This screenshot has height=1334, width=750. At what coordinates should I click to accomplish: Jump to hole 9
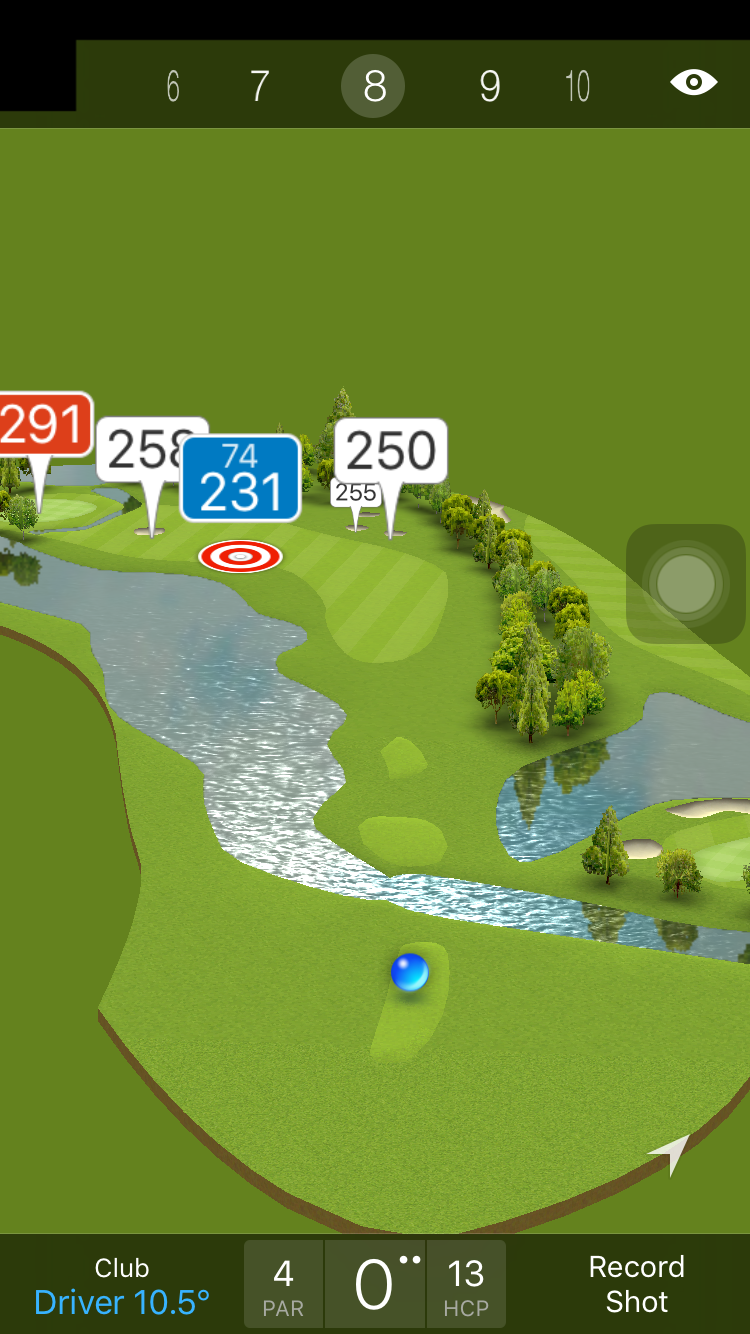489,87
